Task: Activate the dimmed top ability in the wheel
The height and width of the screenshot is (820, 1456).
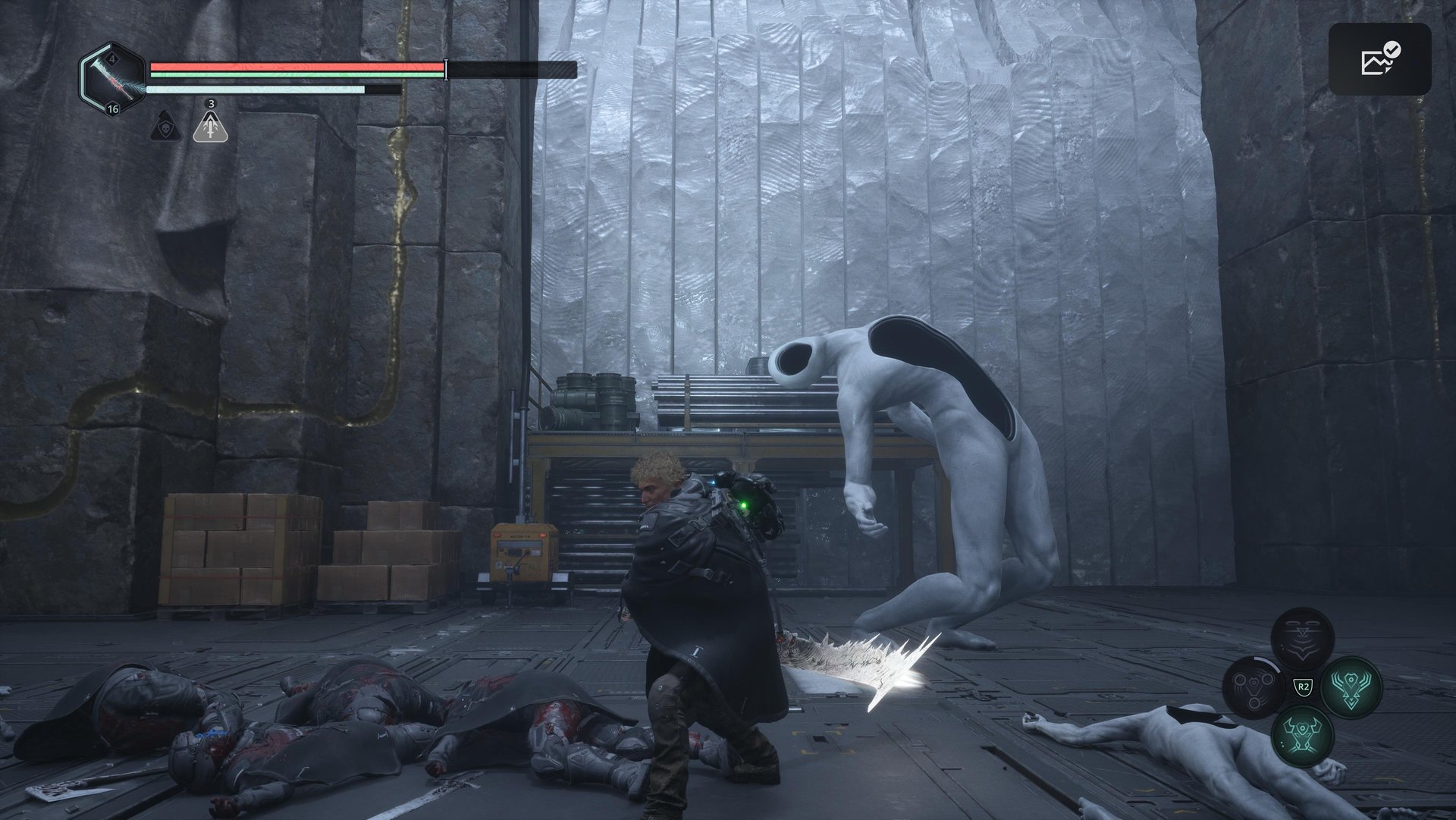Action: click(1302, 639)
